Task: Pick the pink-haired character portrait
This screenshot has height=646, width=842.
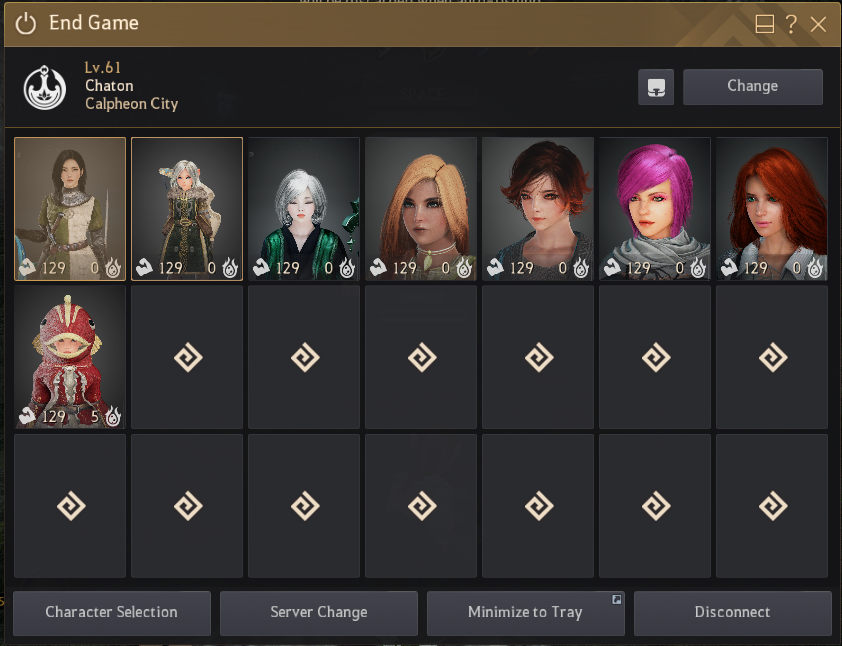Action: 654,208
